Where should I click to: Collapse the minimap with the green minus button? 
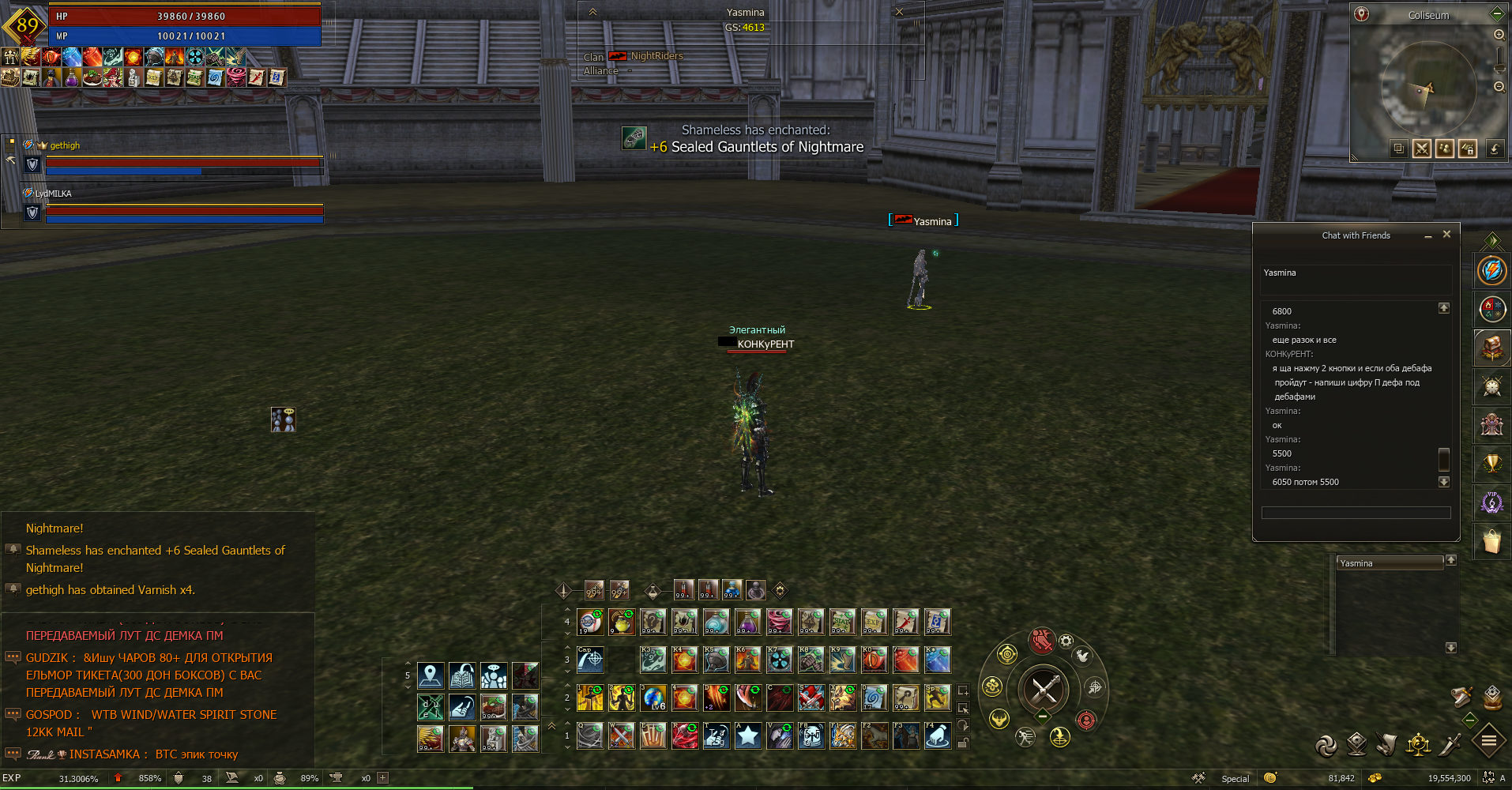click(x=1496, y=14)
